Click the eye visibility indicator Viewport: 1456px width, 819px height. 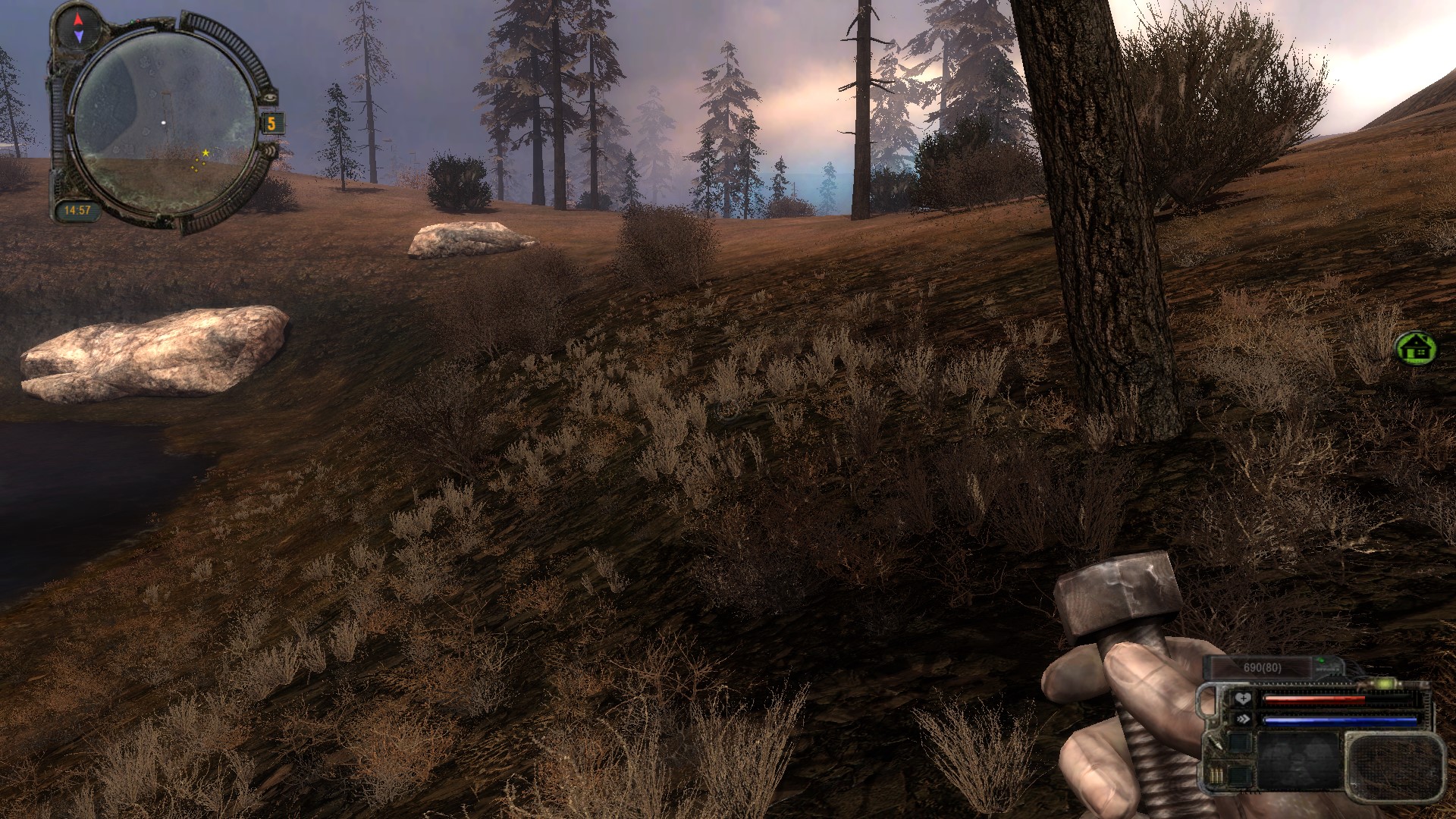tap(269, 98)
